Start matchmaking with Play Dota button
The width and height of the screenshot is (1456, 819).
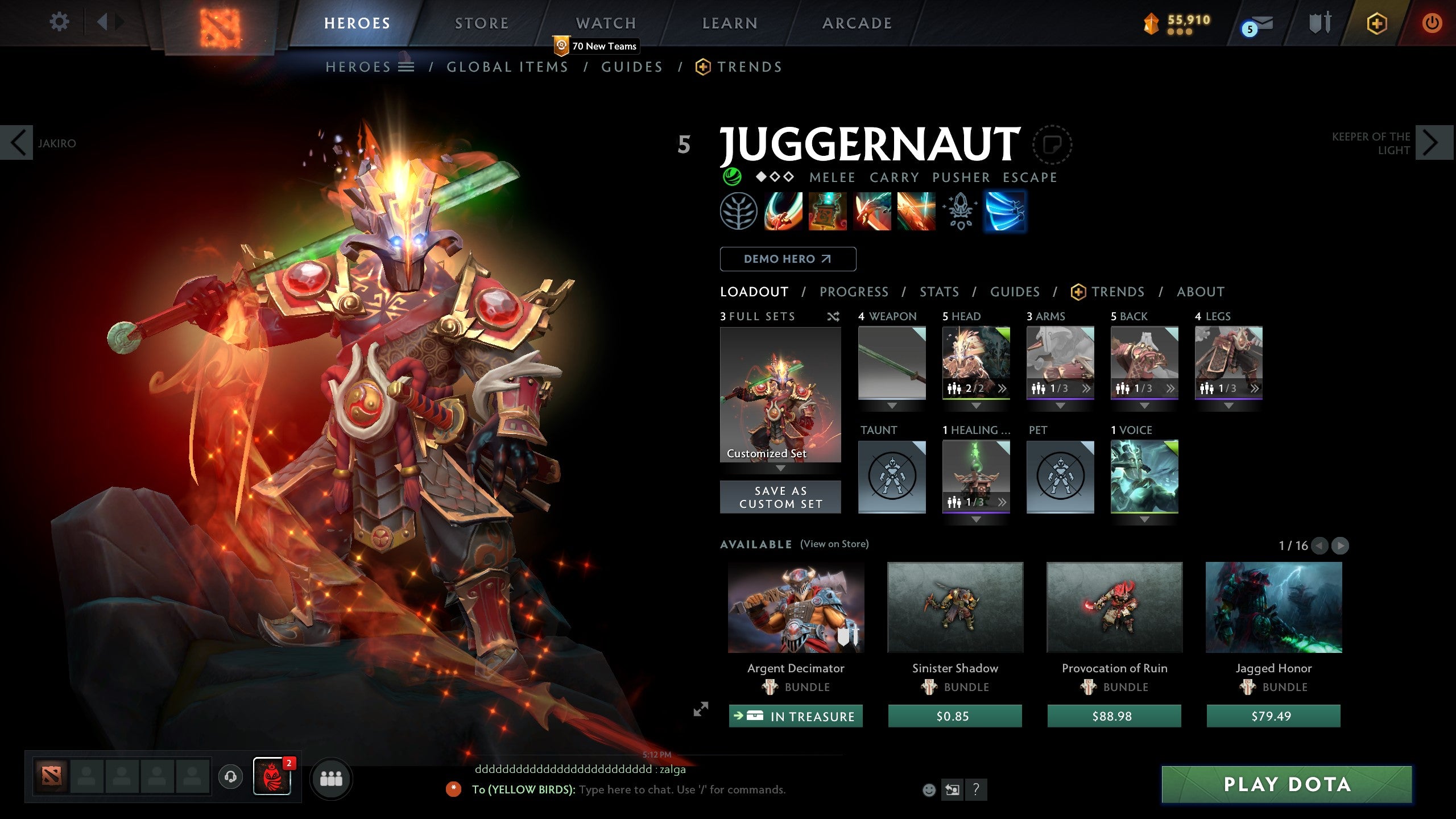click(1287, 784)
